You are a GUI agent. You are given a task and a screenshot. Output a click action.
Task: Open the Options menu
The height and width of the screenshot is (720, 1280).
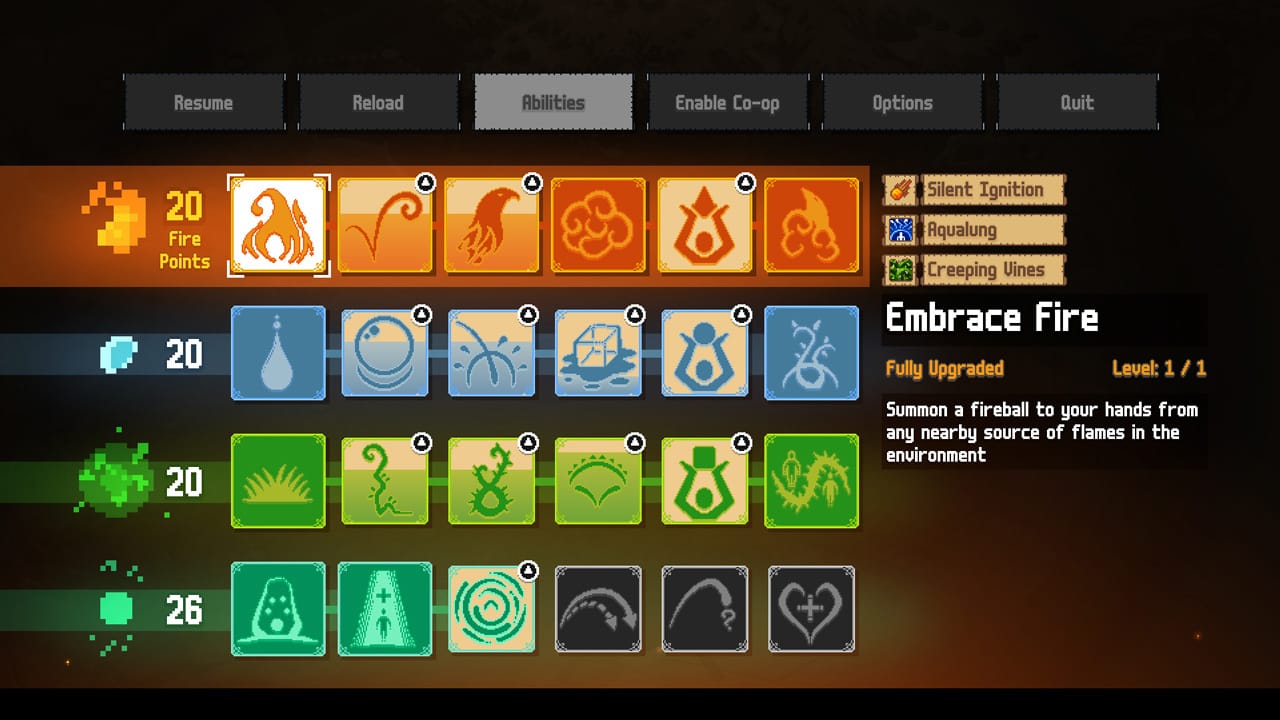click(x=902, y=102)
